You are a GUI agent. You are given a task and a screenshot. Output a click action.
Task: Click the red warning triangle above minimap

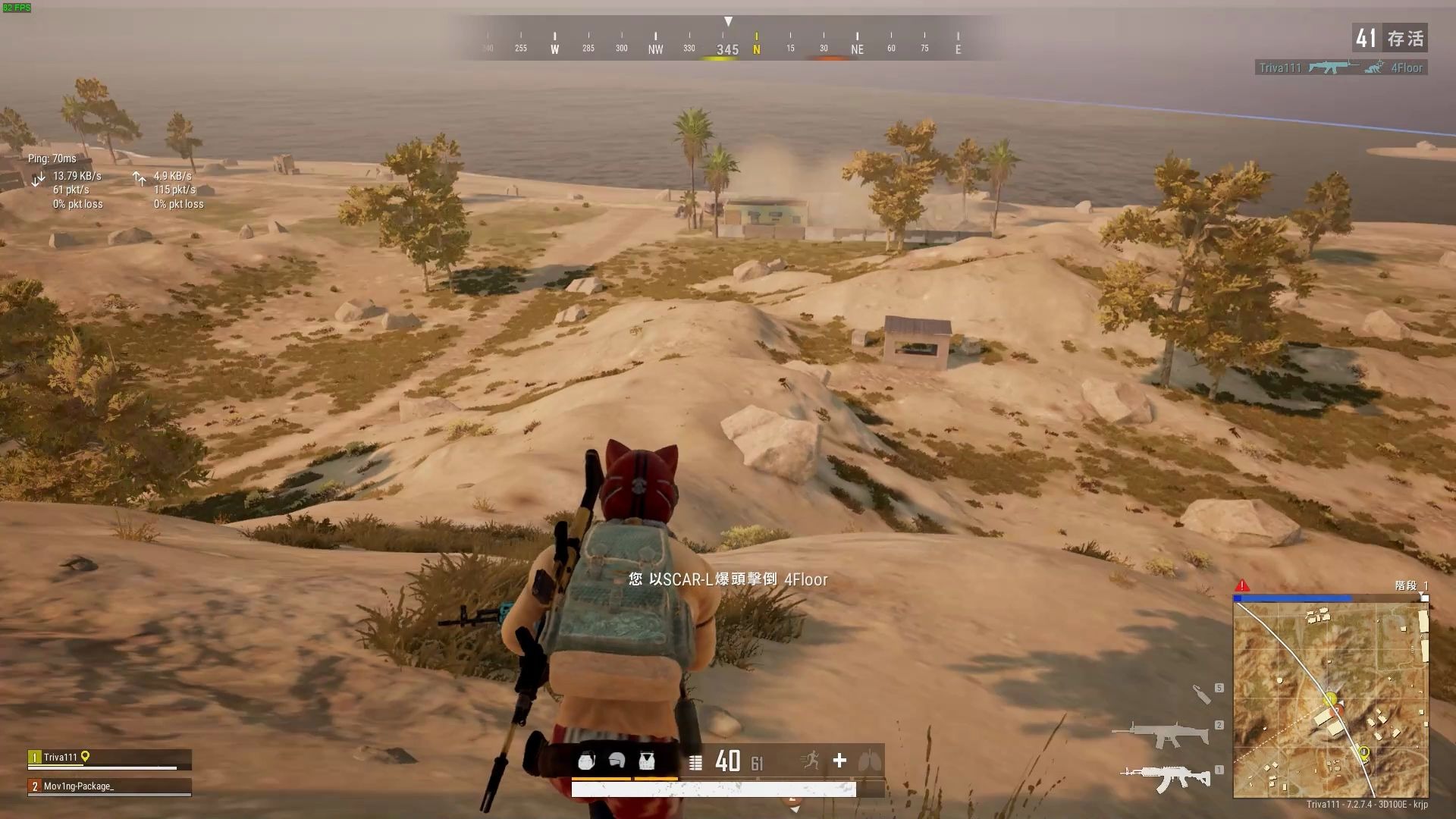(1242, 585)
